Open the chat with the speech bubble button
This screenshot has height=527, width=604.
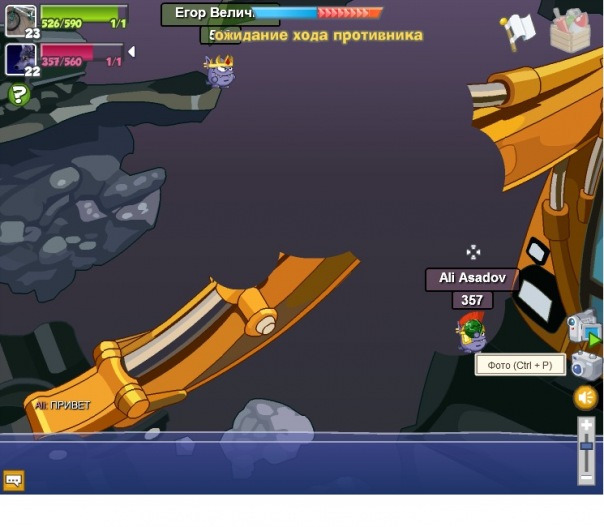tap(14, 480)
